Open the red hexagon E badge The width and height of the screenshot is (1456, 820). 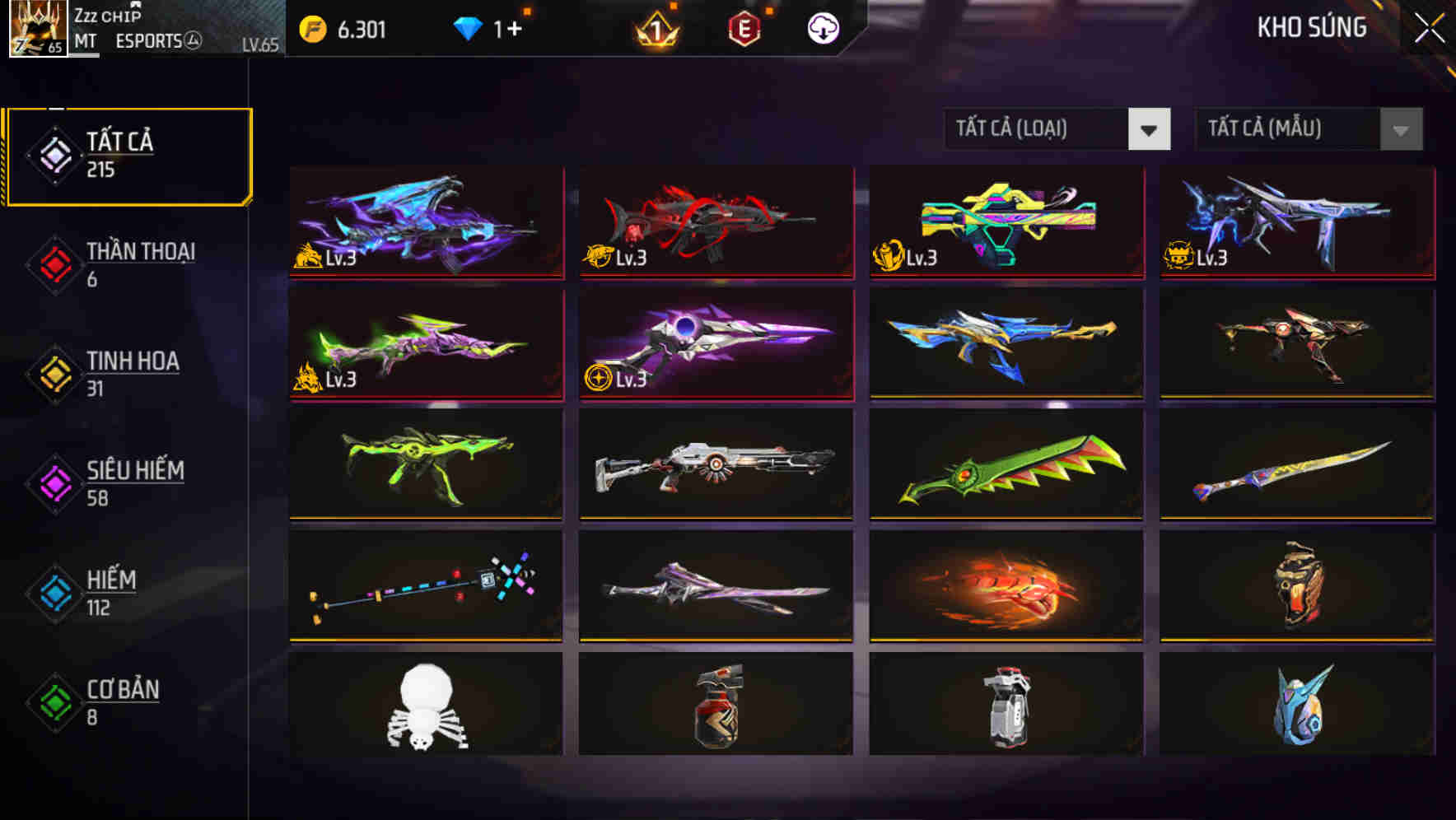pyautogui.click(x=745, y=29)
